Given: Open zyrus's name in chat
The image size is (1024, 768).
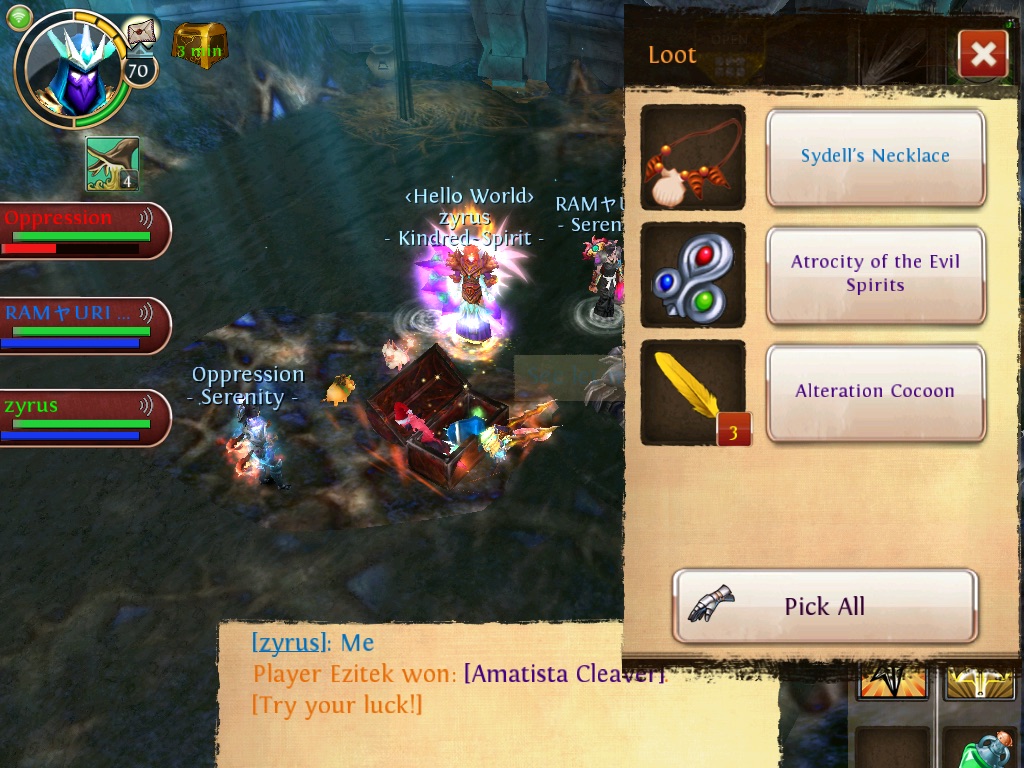Looking at the screenshot, I should pos(289,643).
